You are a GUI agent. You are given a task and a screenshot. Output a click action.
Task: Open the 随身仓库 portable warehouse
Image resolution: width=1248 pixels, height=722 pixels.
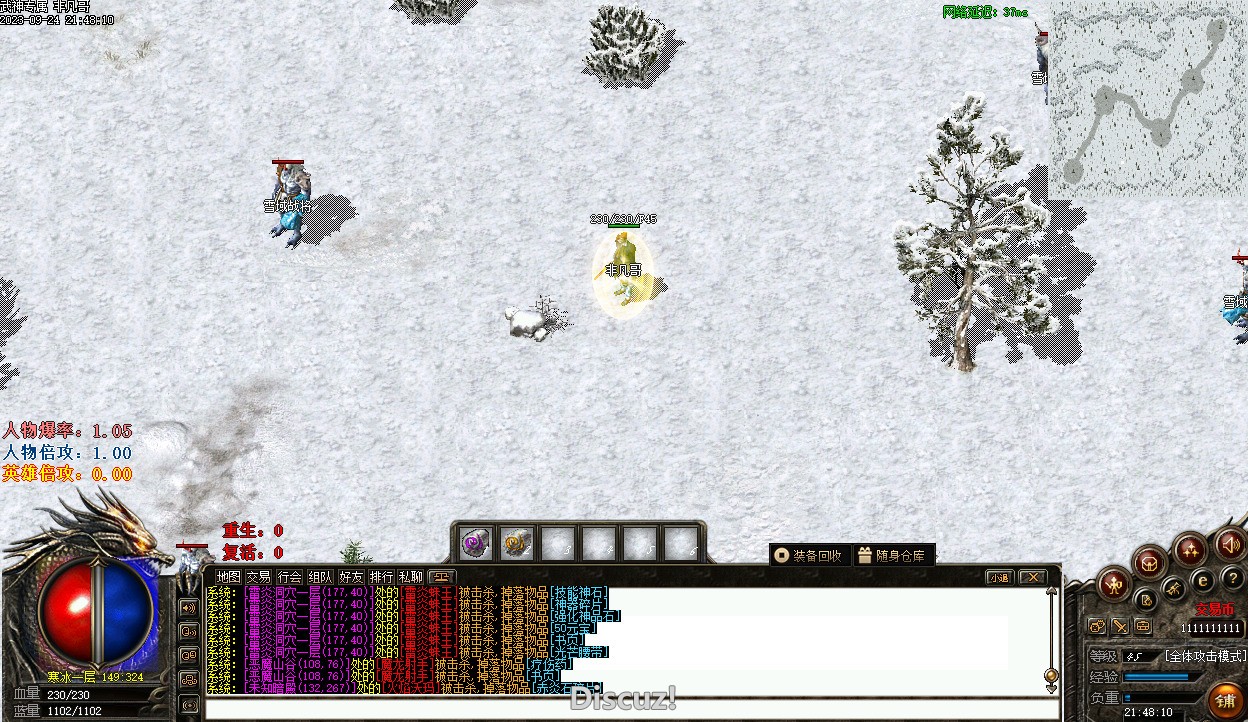click(892, 555)
